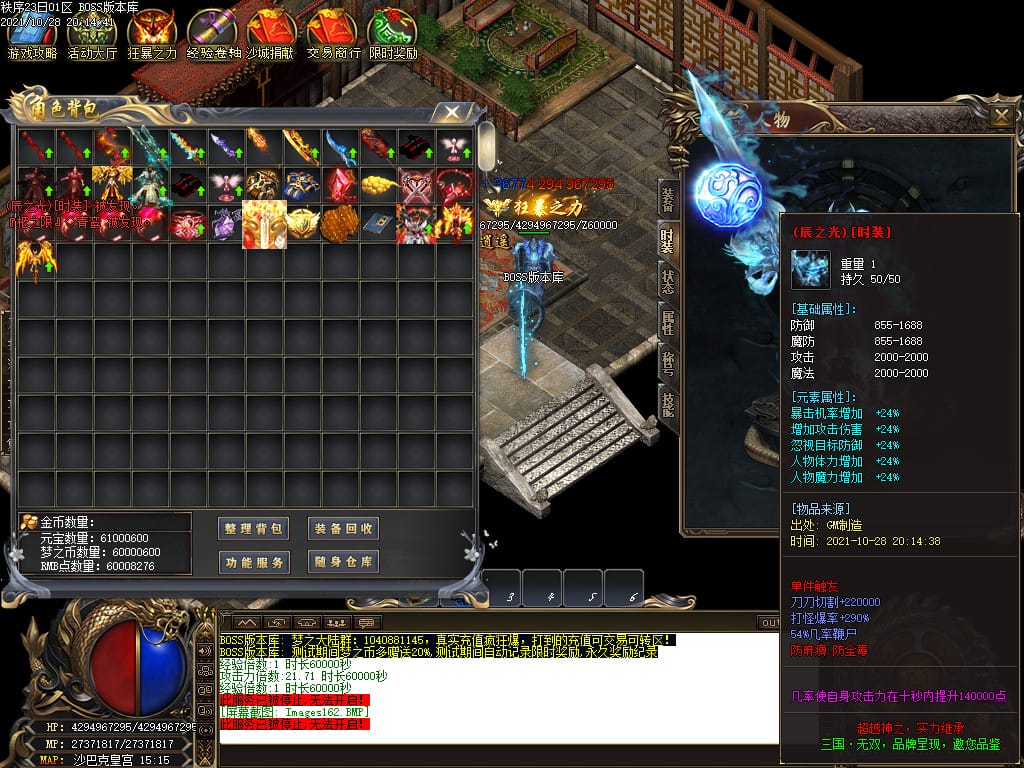
Task: Open the 经验卷轴 experience scroll menu
Action: pos(213,35)
